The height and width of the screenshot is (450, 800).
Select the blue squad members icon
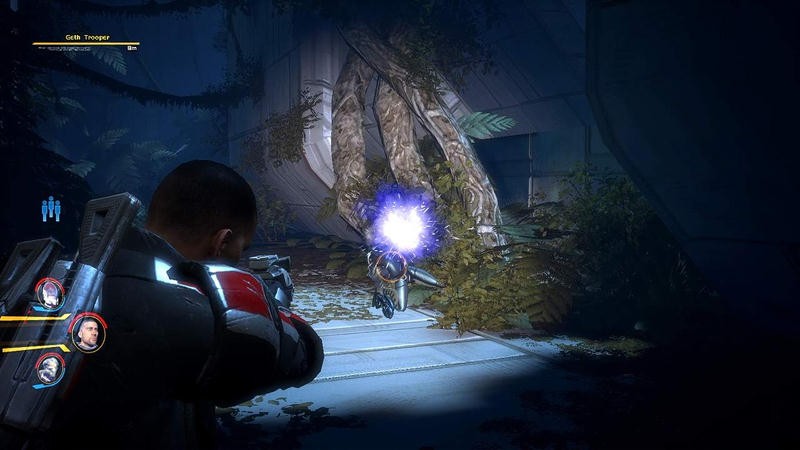click(x=50, y=210)
